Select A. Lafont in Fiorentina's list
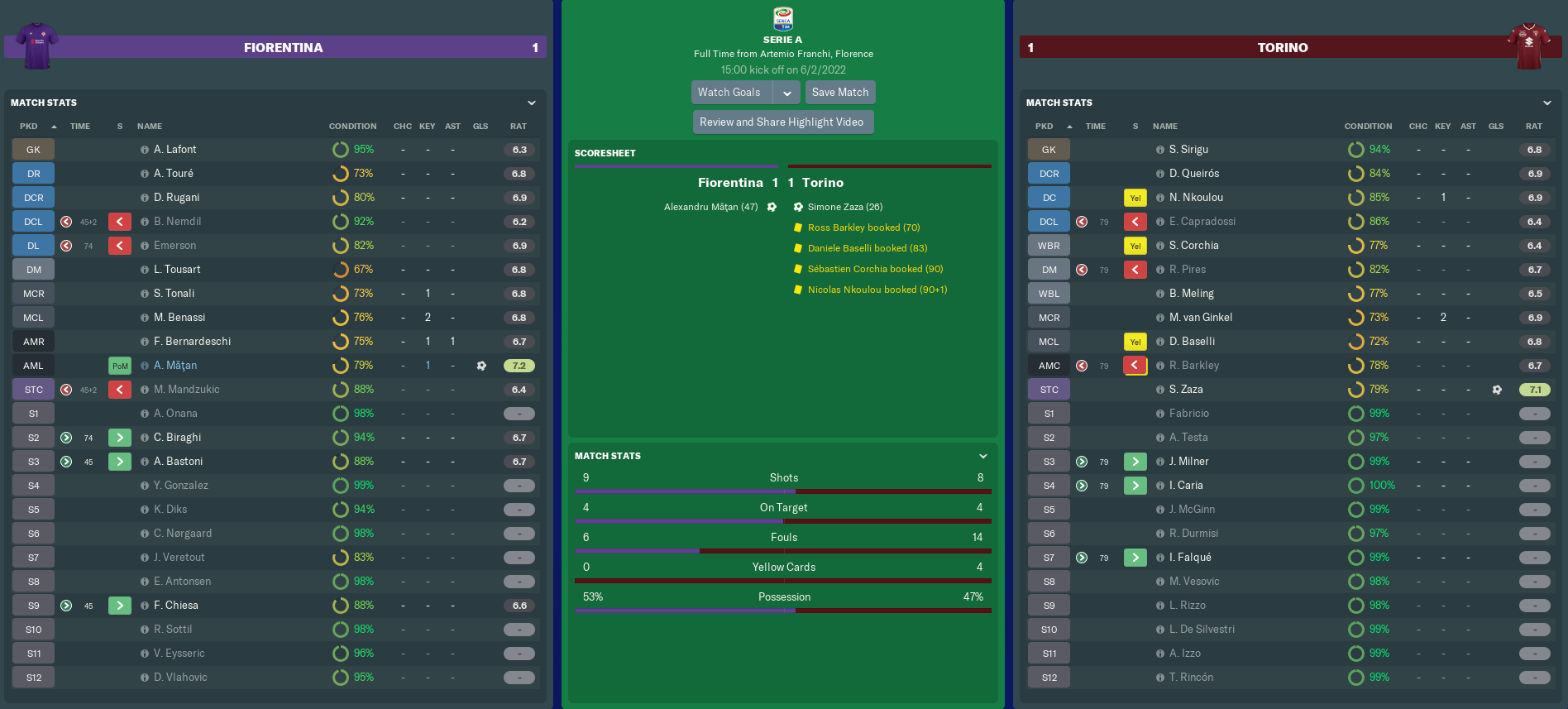The image size is (1568, 709). tap(175, 150)
